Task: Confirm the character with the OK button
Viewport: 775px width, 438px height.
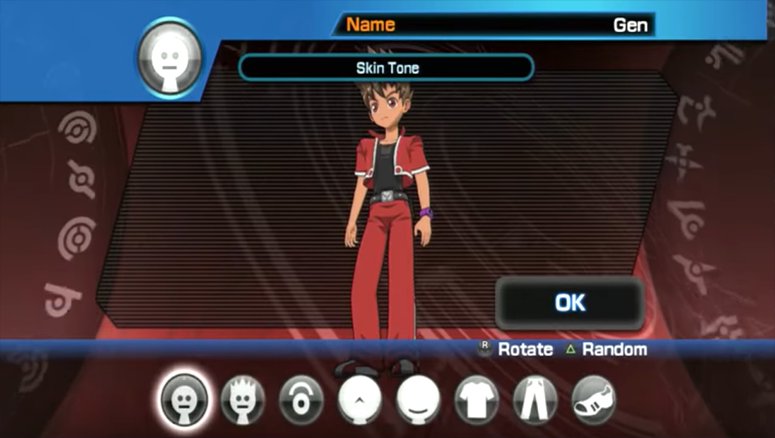Action: (x=569, y=302)
